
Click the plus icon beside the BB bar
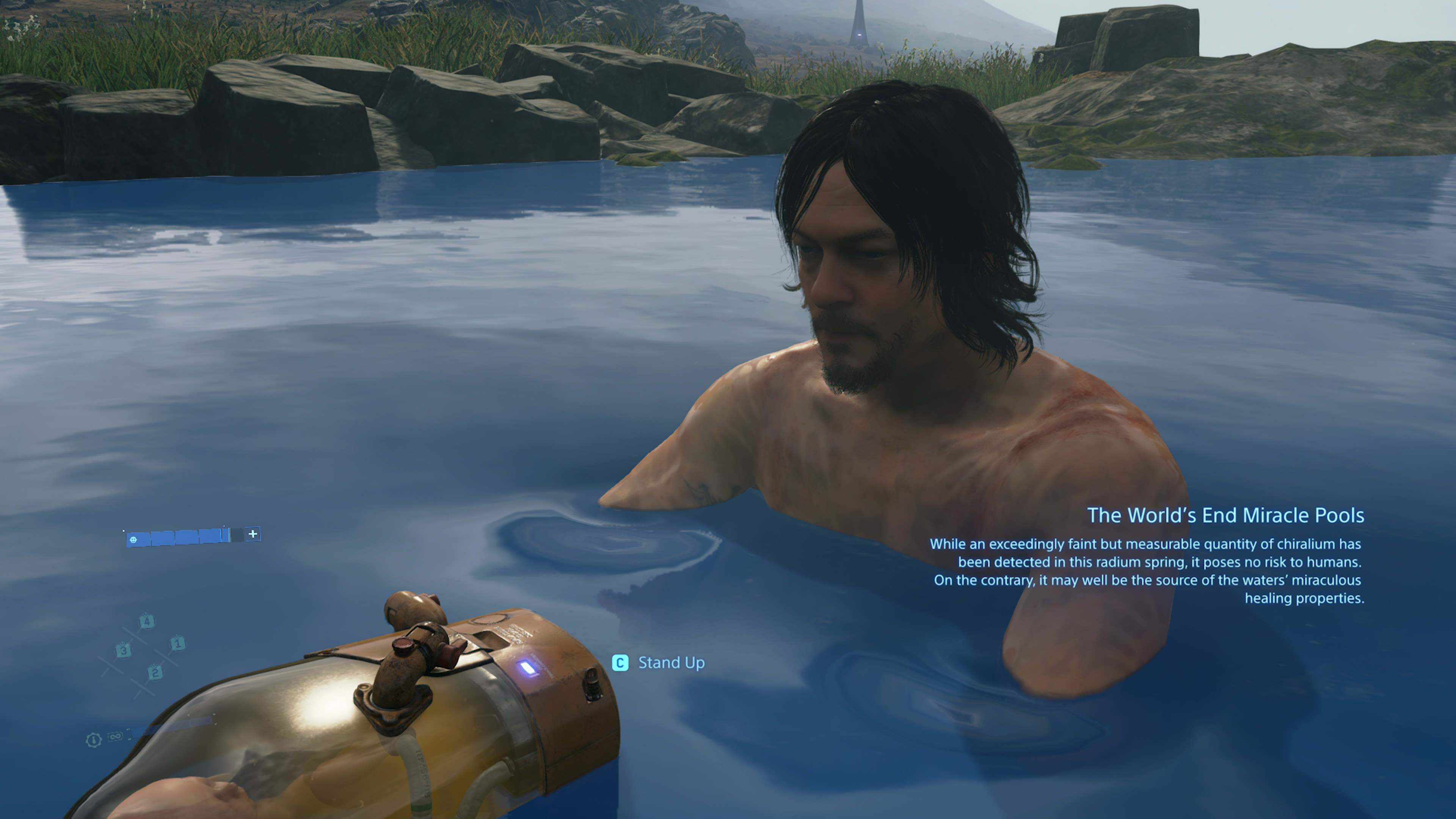pos(253,533)
